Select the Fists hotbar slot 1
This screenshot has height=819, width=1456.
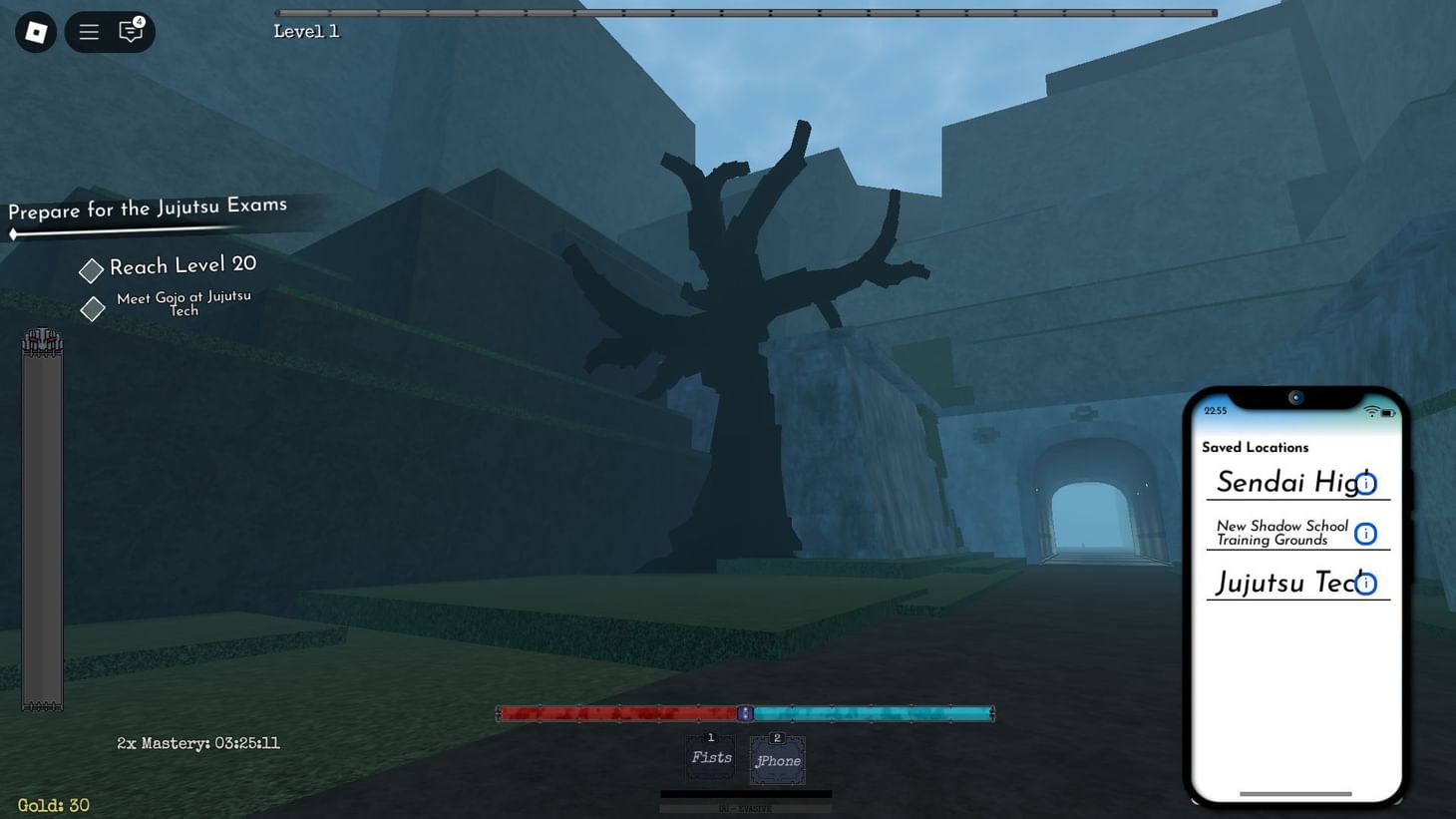(710, 756)
